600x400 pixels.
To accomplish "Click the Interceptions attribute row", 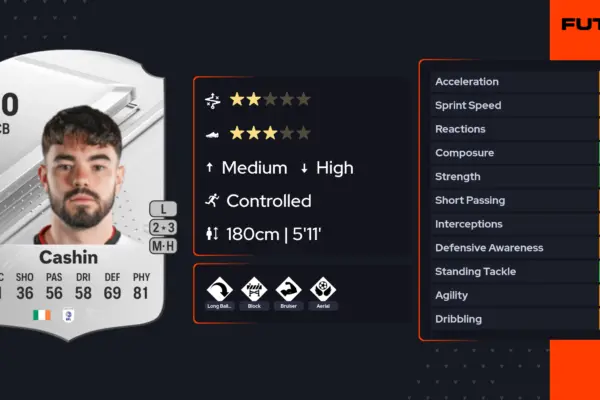I will click(x=510, y=224).
